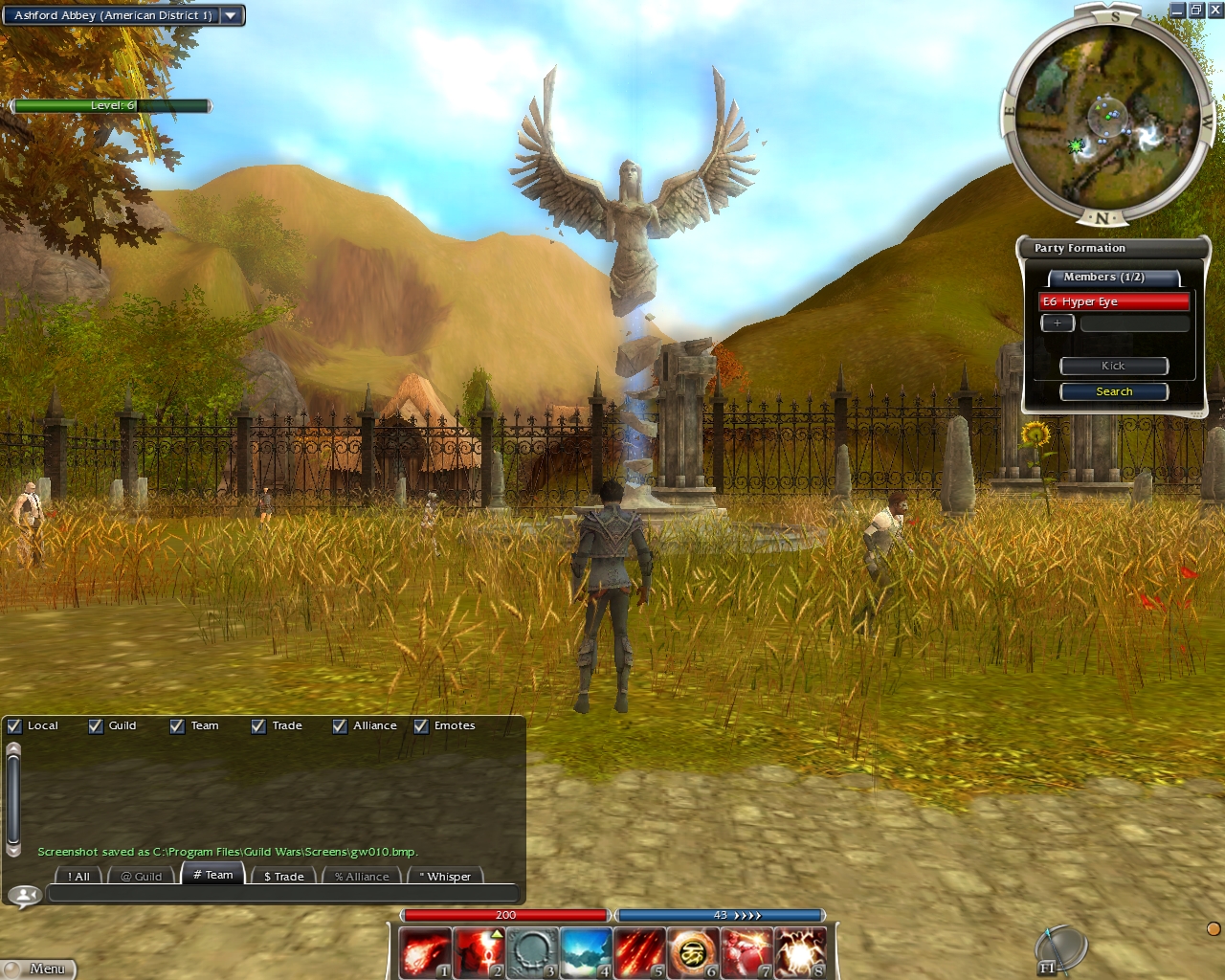Open the Menu button
The height and width of the screenshot is (980, 1225).
[39, 969]
